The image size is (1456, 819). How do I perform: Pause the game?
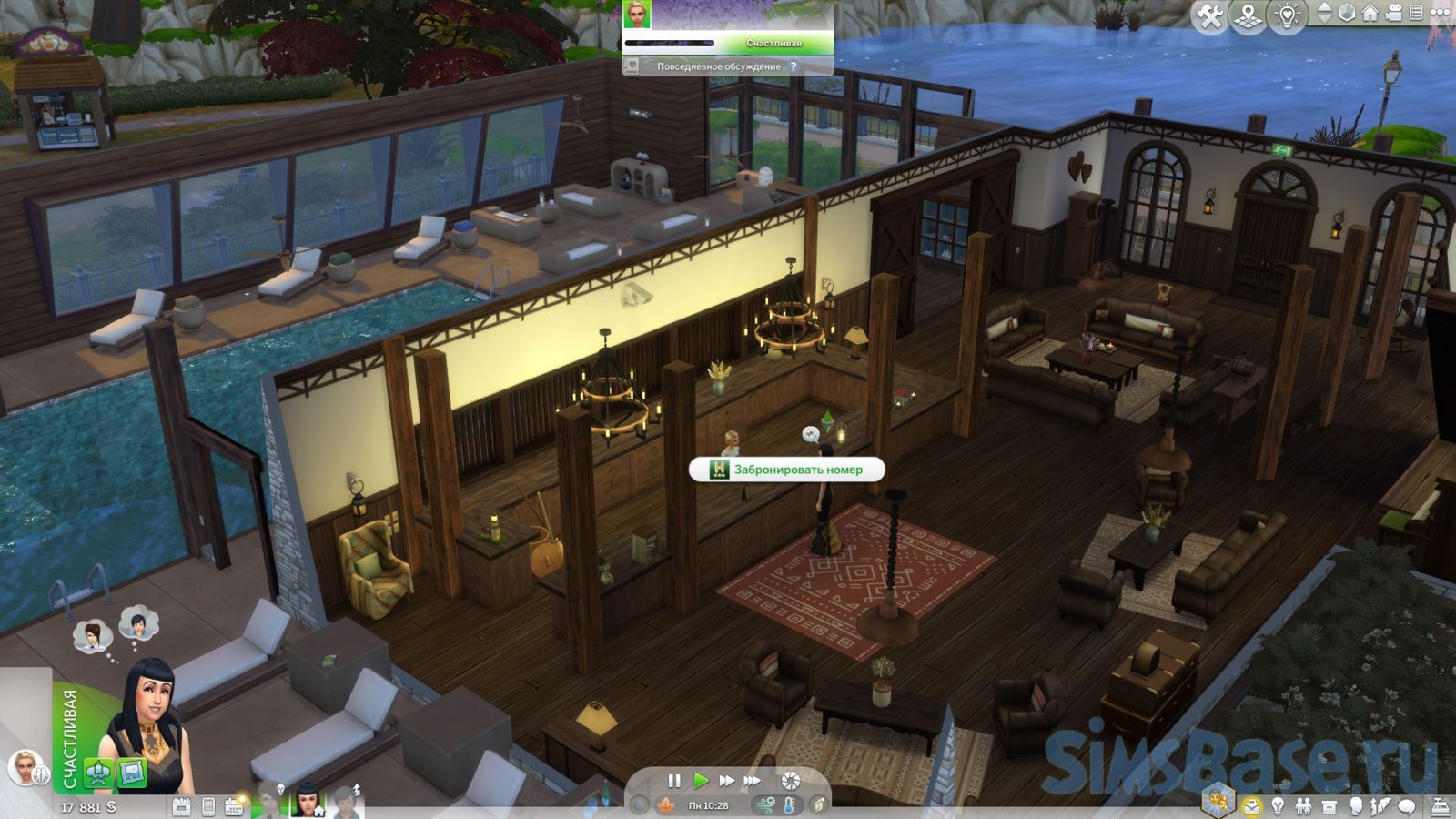click(674, 781)
